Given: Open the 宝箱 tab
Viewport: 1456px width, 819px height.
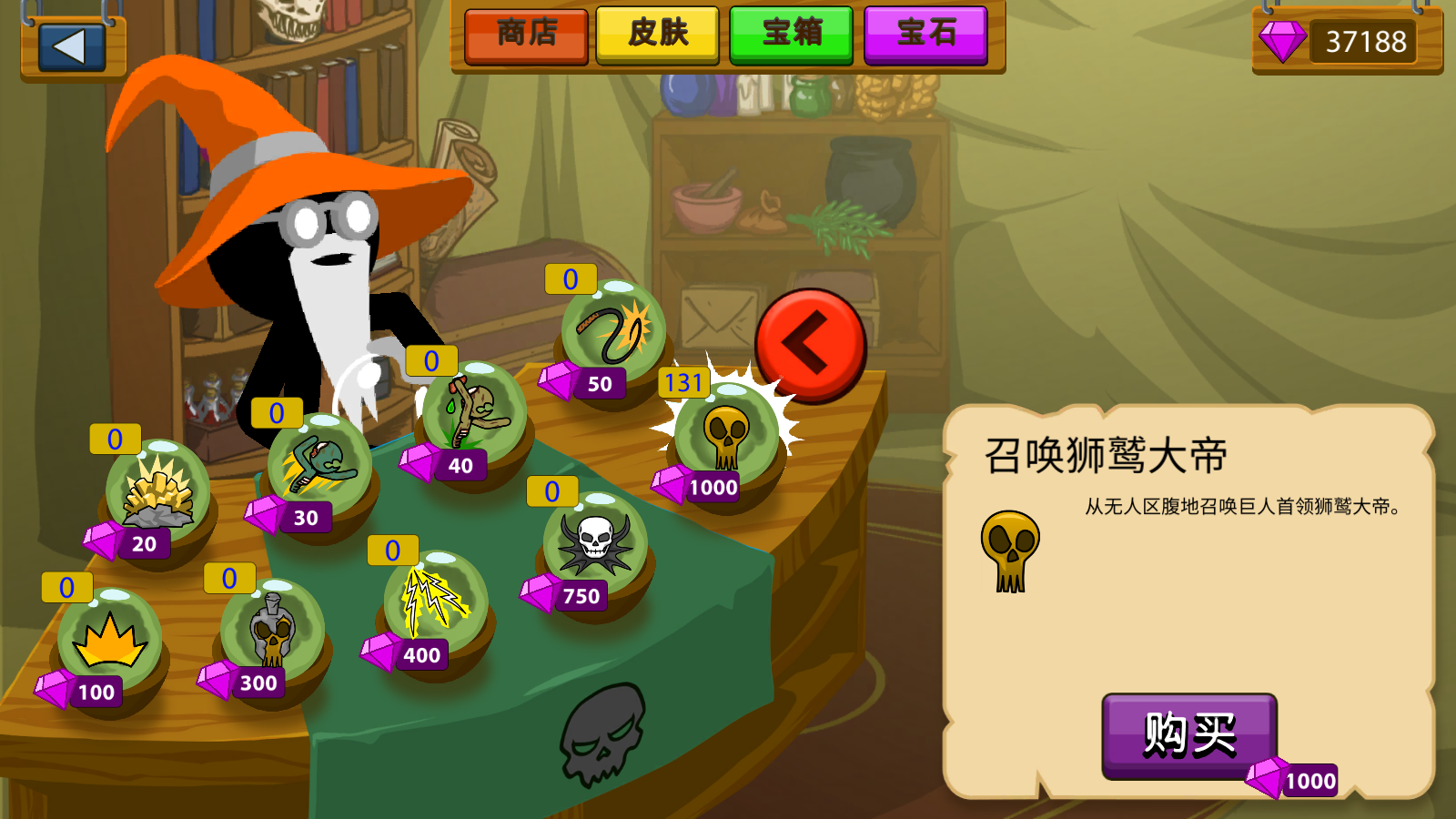Looking at the screenshot, I should tap(791, 36).
